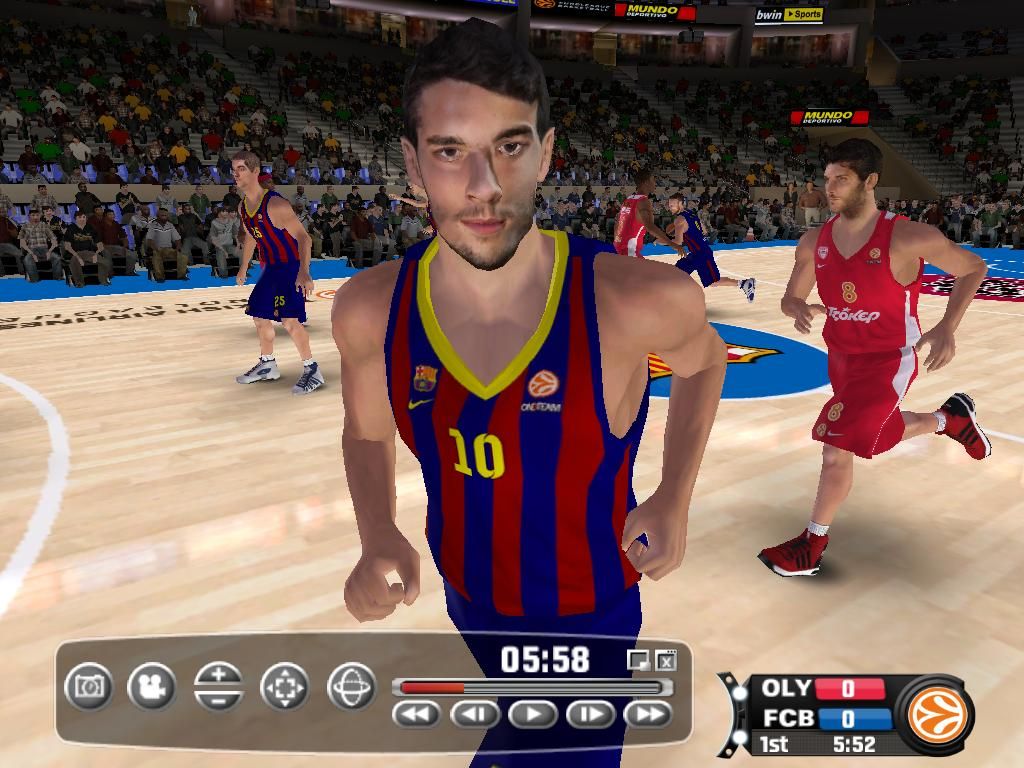Zoom out with the minus button
This screenshot has width=1024, height=768.
[219, 699]
